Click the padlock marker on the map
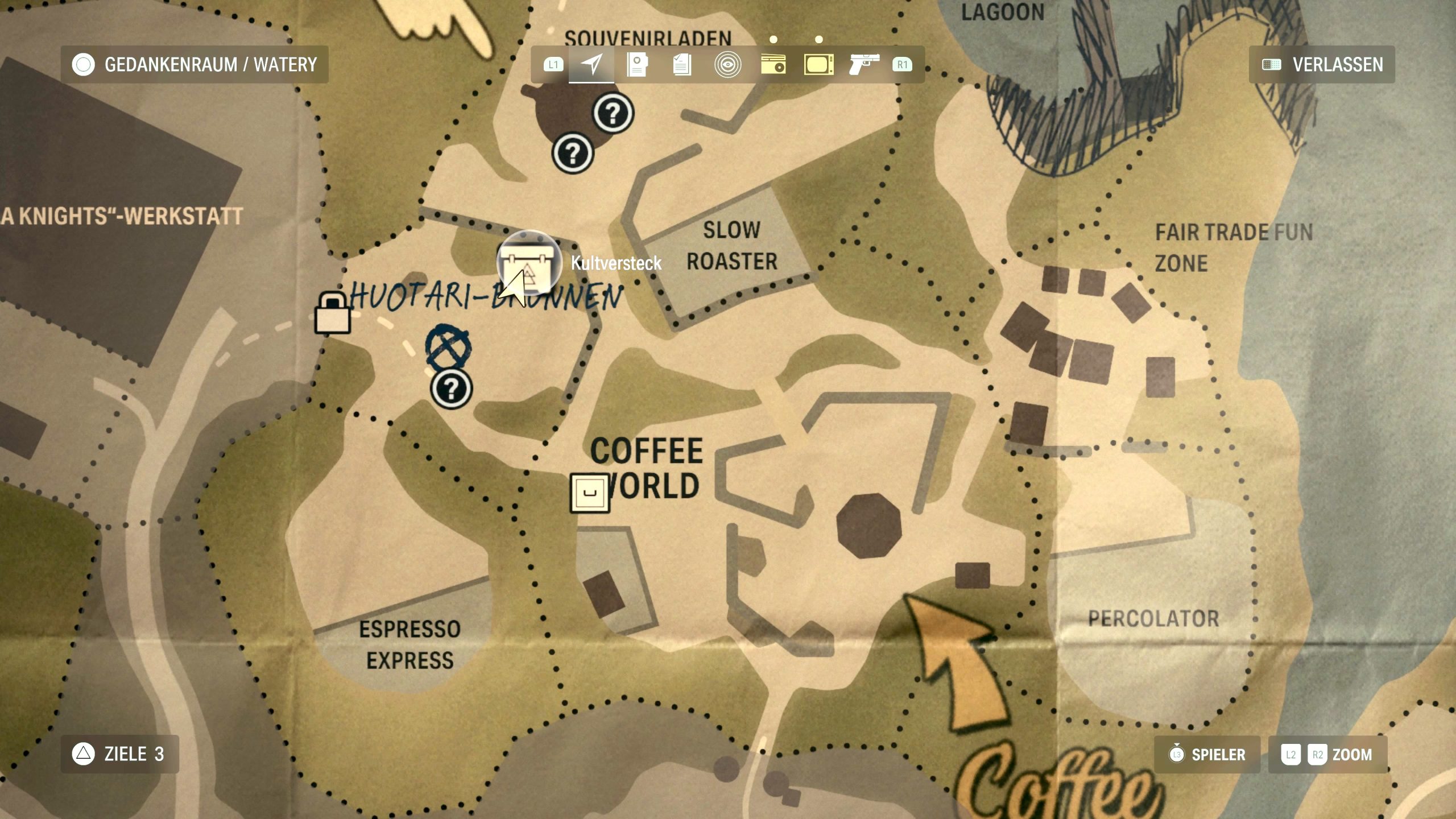Screen dimensions: 1456x819 333,313
